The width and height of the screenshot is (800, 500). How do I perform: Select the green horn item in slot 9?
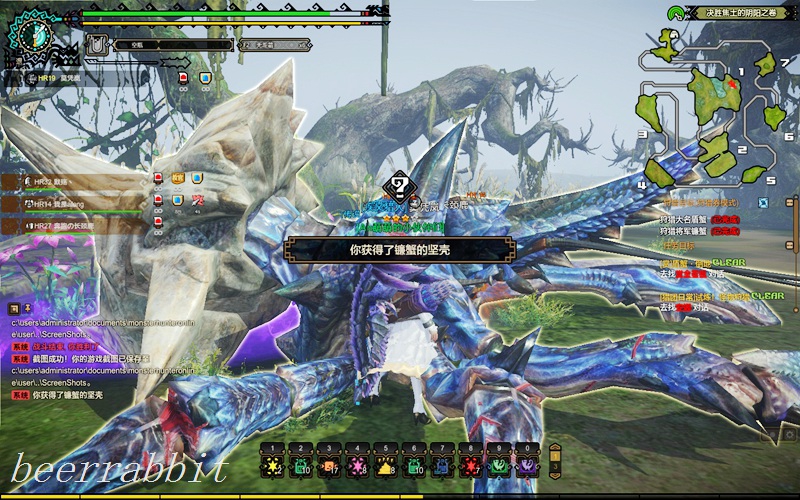pos(498,466)
